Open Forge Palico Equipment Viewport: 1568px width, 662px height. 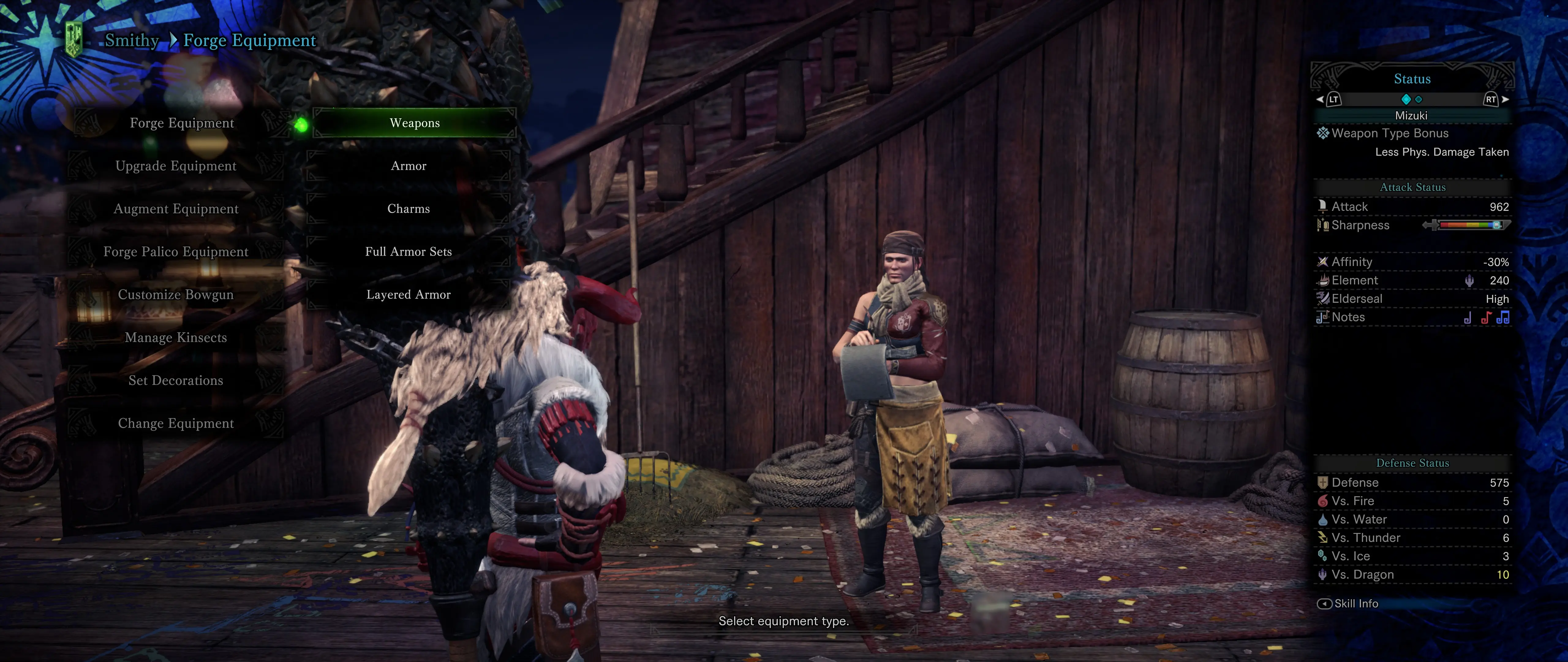pyautogui.click(x=175, y=252)
